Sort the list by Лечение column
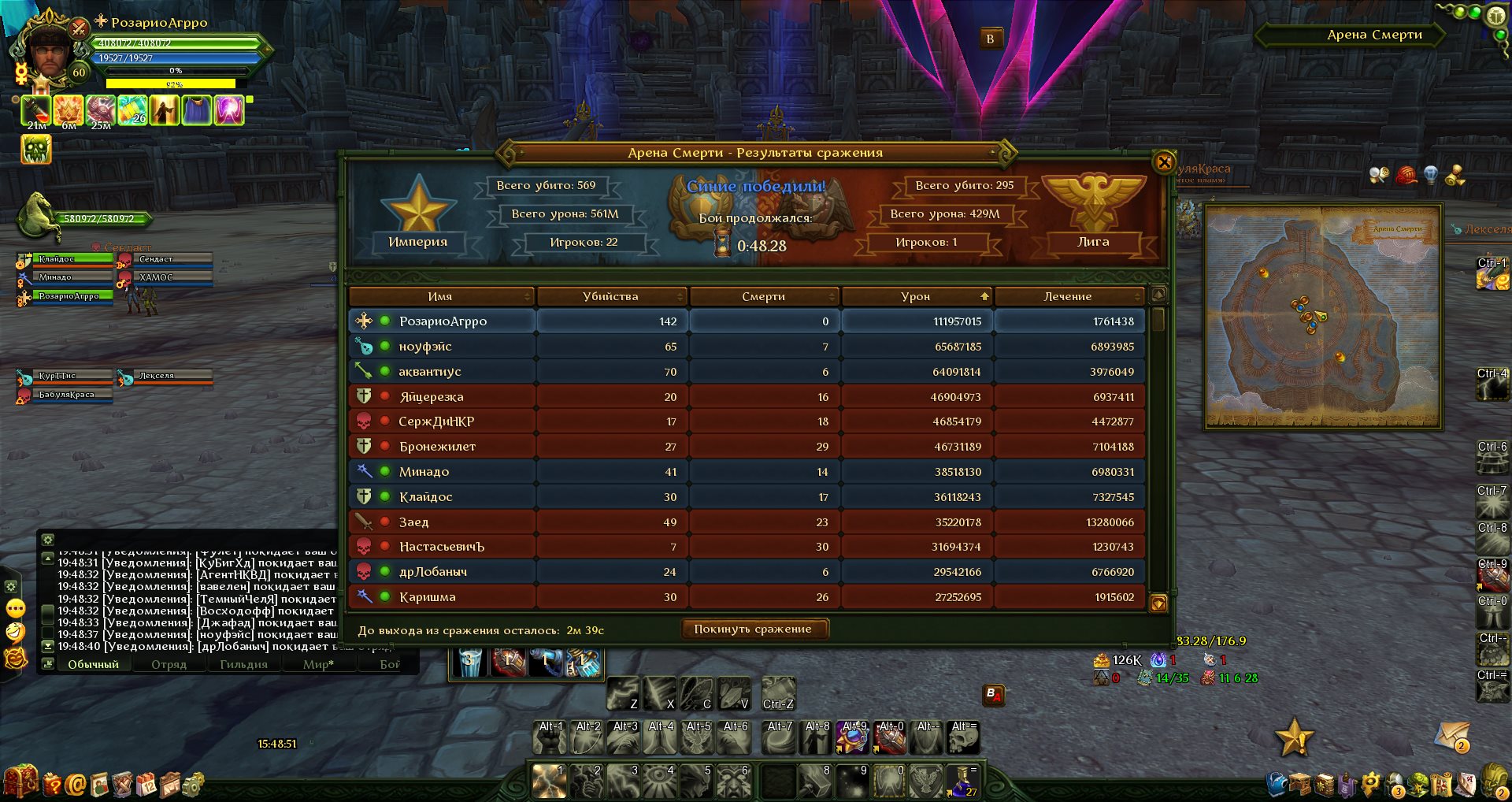 pos(1067,296)
